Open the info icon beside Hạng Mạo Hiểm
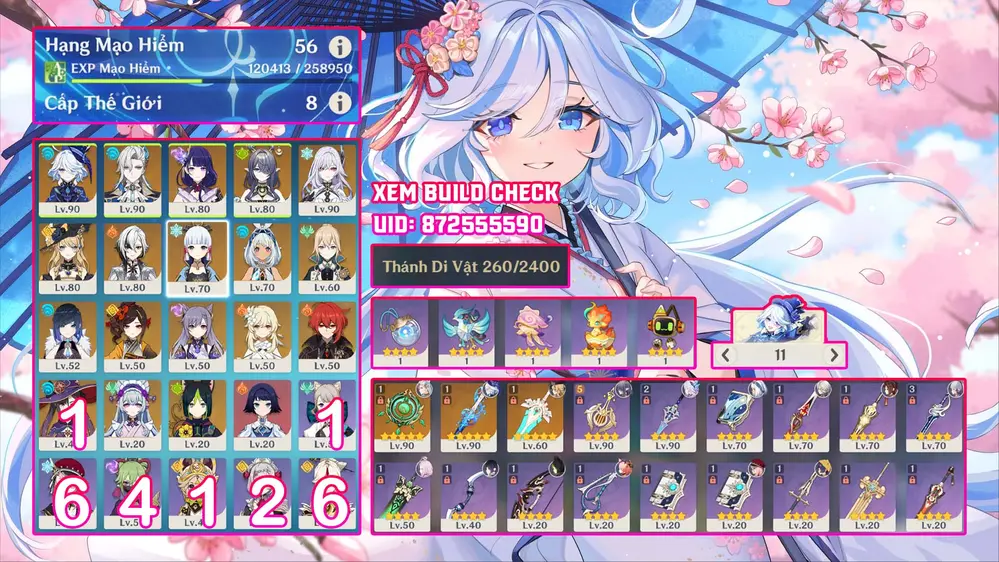Image resolution: width=999 pixels, height=562 pixels. pos(341,47)
